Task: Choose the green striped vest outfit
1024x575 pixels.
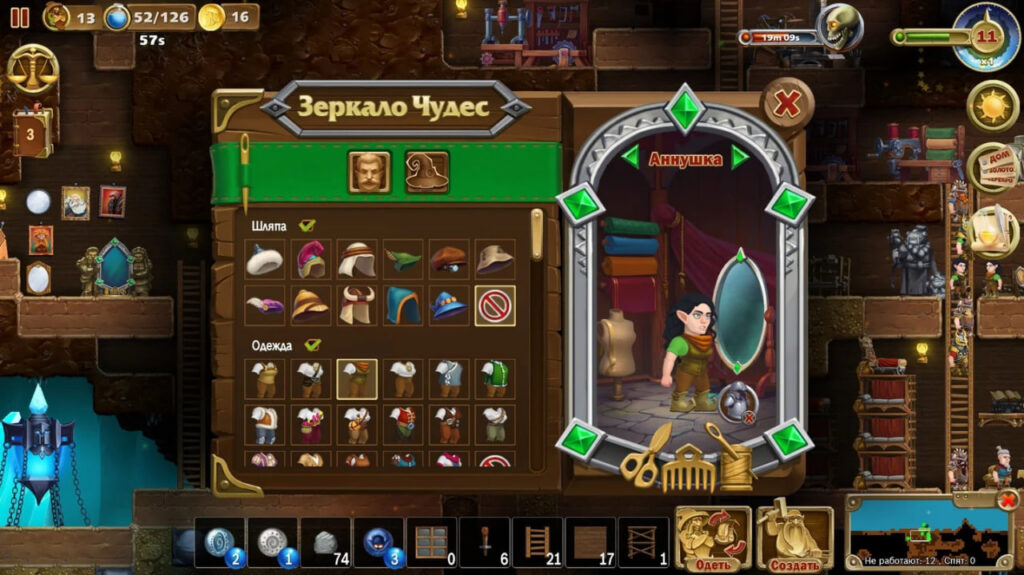Action: point(495,379)
